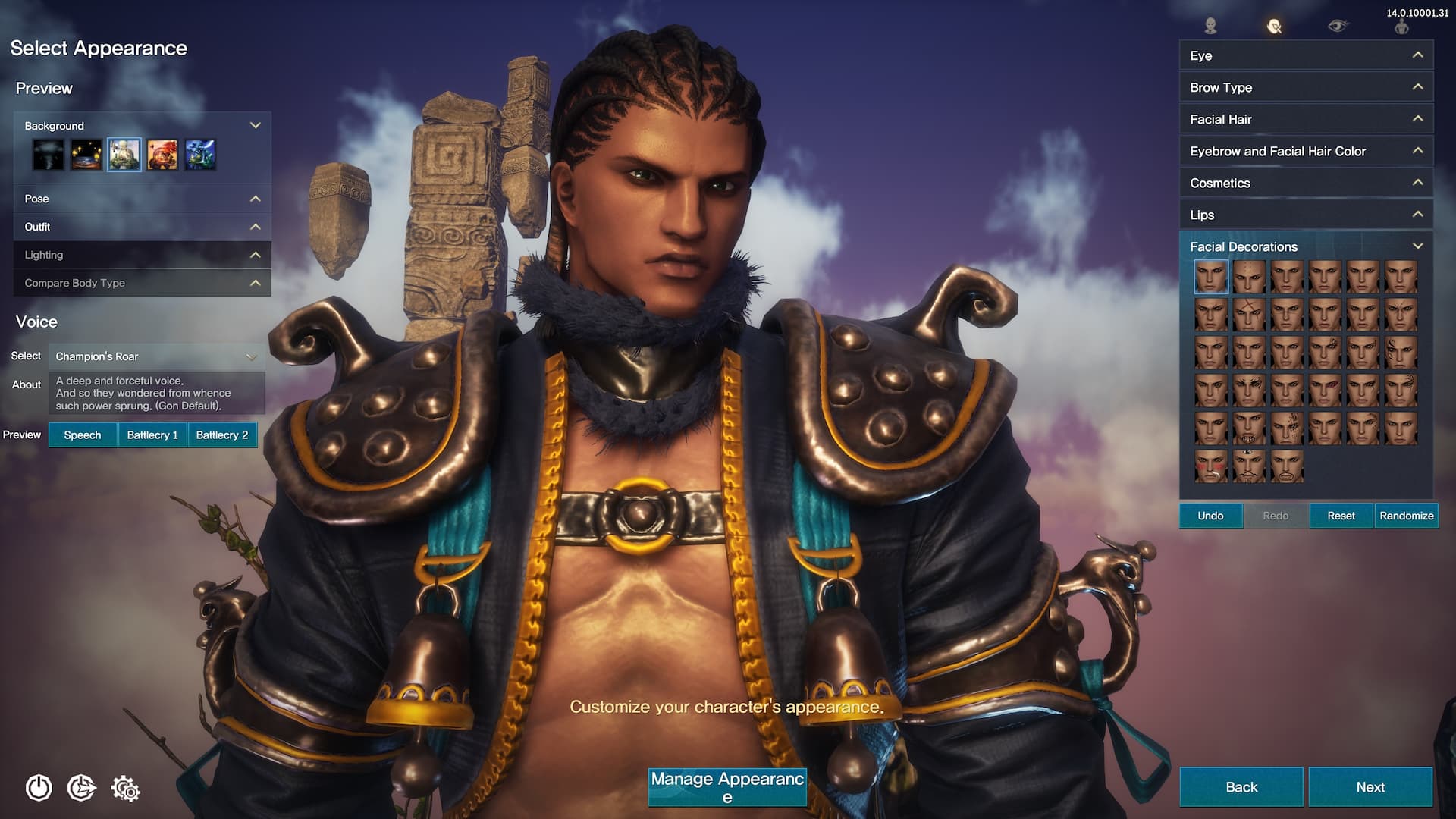Viewport: 1456px width, 819px height.
Task: Enable the Battlecry 1 voice preview
Action: [x=152, y=435]
